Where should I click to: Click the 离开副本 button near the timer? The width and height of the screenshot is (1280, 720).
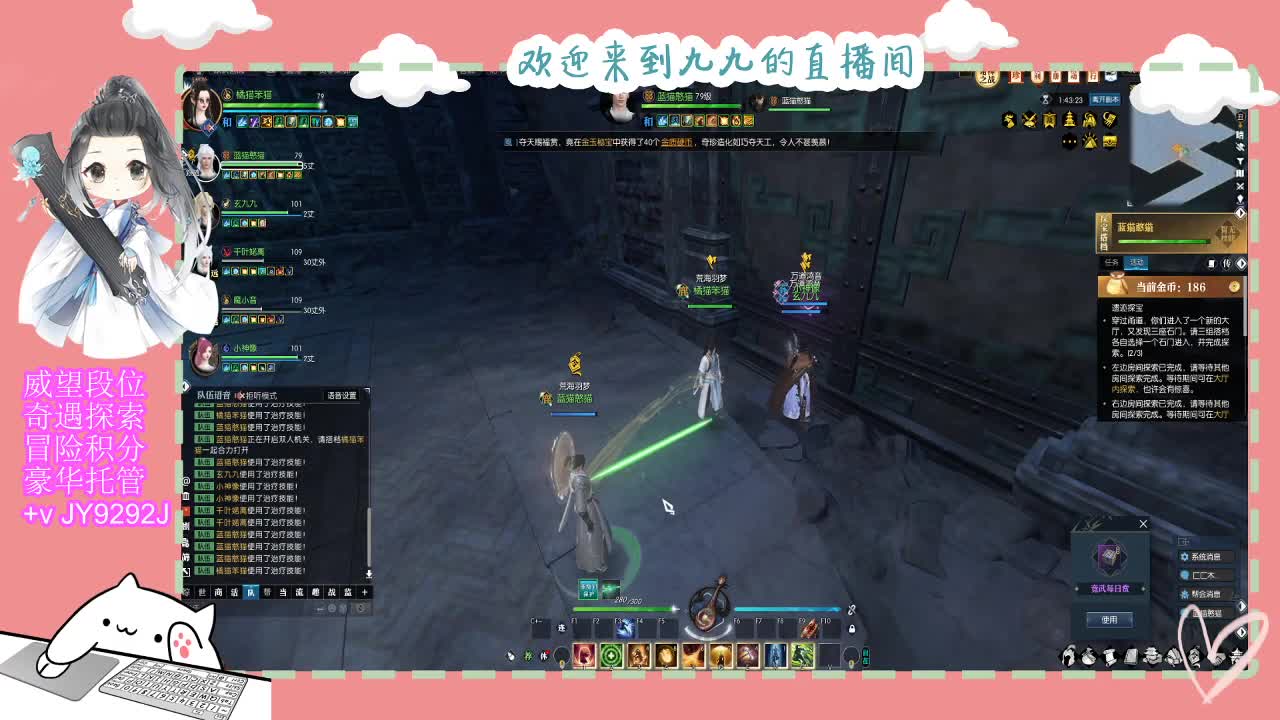[x=1105, y=100]
